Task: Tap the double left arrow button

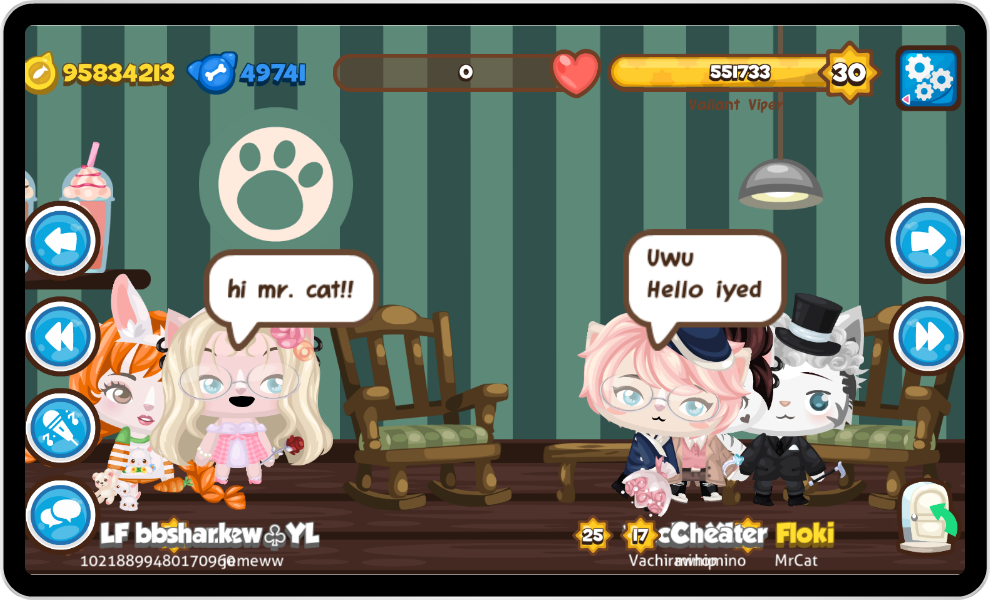Action: click(x=61, y=337)
